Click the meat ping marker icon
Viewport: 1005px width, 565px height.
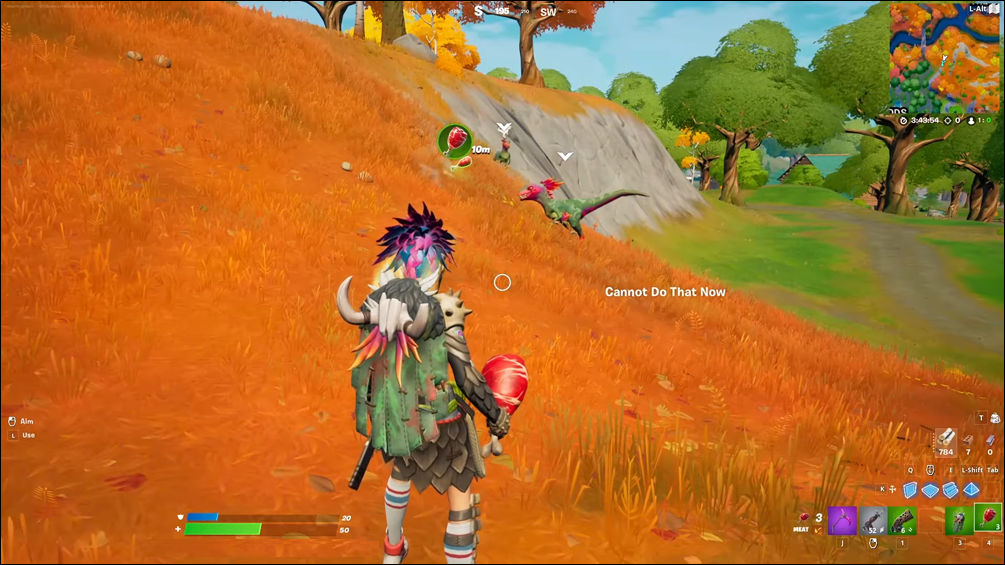[455, 139]
